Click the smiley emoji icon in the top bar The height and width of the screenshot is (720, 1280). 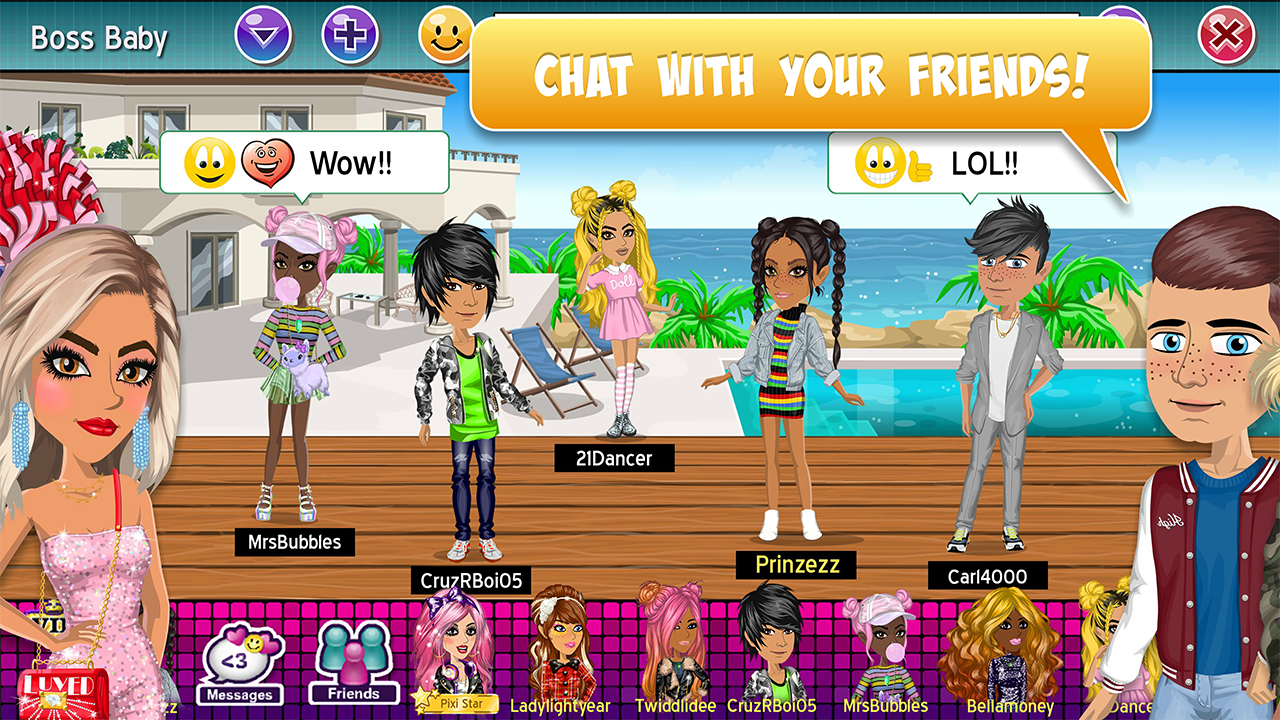pos(443,34)
